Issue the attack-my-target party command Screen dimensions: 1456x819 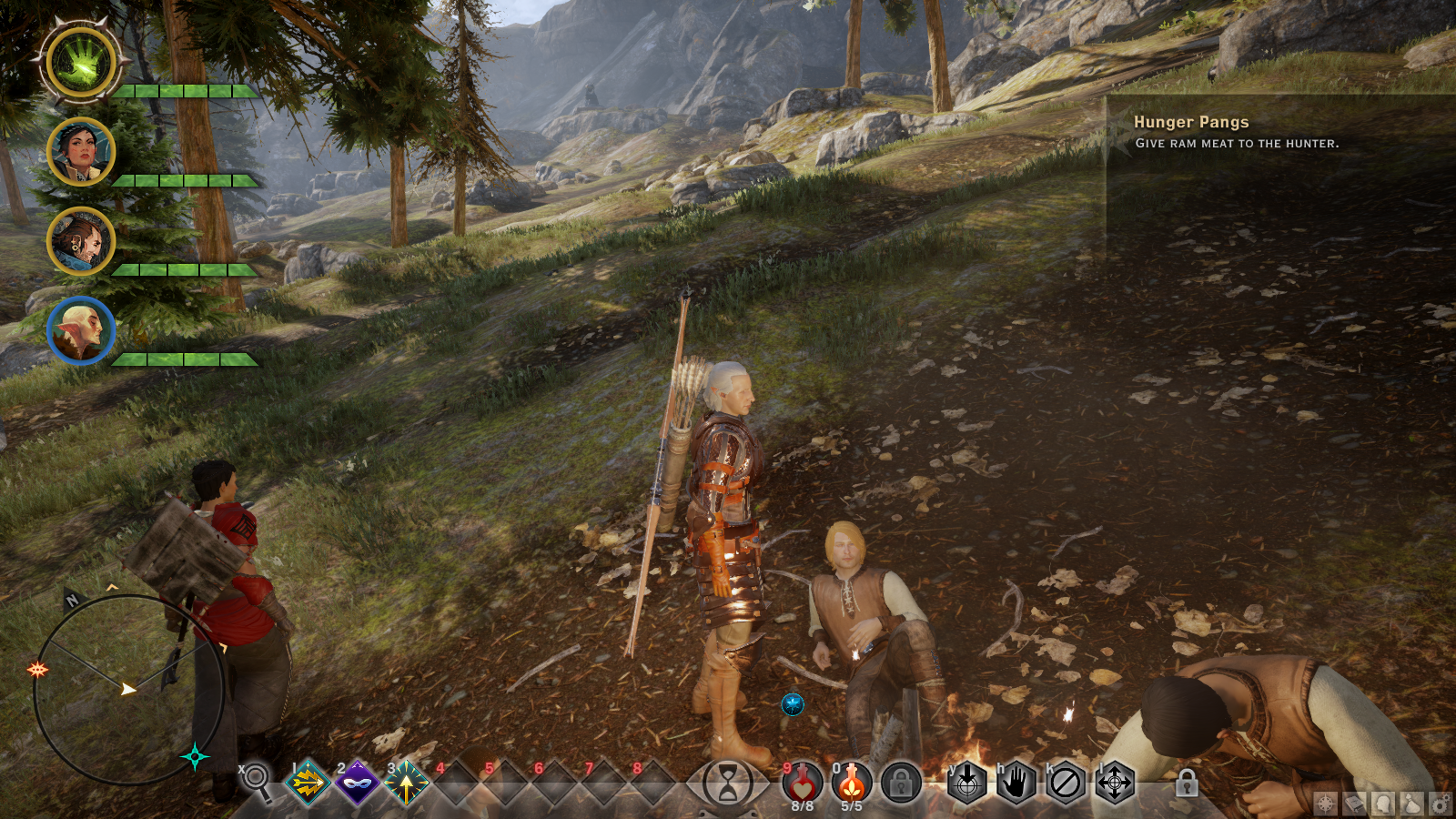967,783
